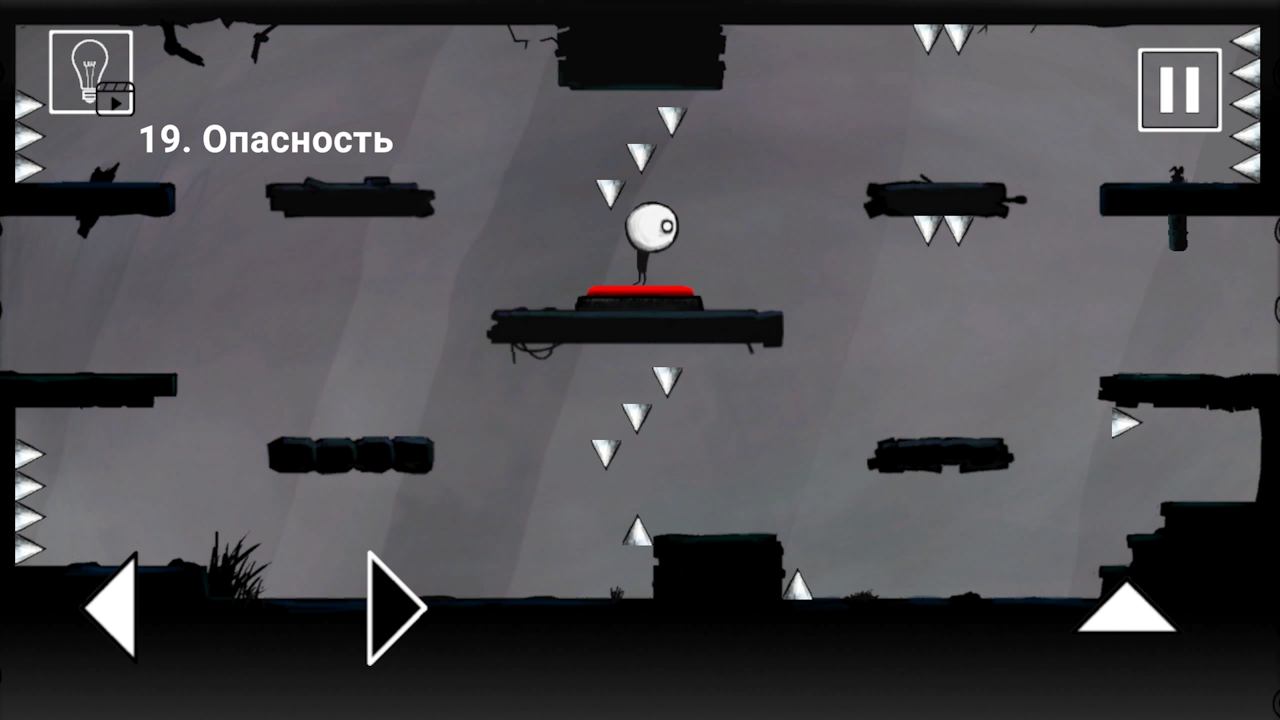Screen dimensions: 1280x720
Task: Select the level title 19. Опасность
Action: tap(265, 140)
